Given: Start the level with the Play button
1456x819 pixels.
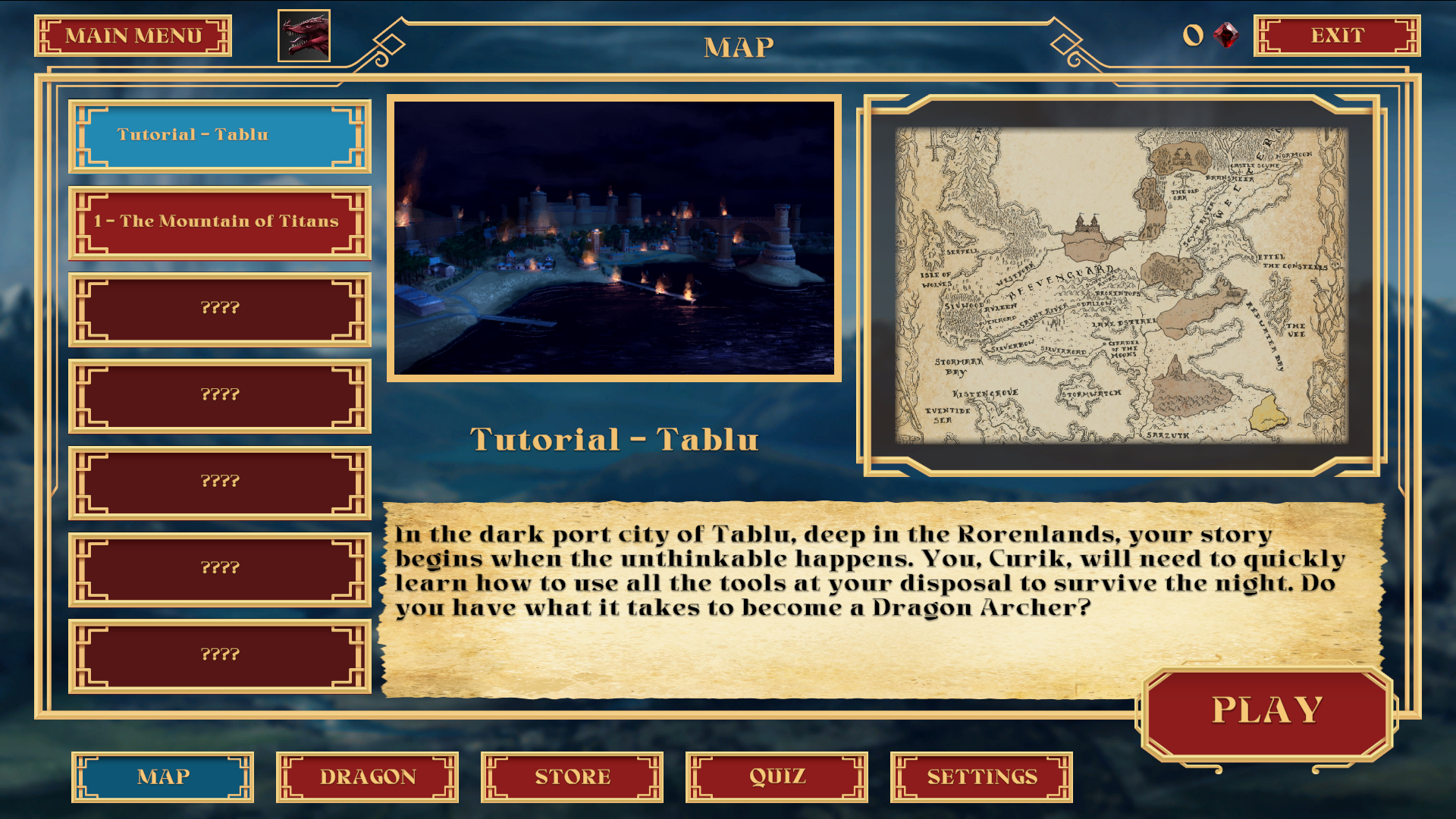Looking at the screenshot, I should coord(1266,712).
